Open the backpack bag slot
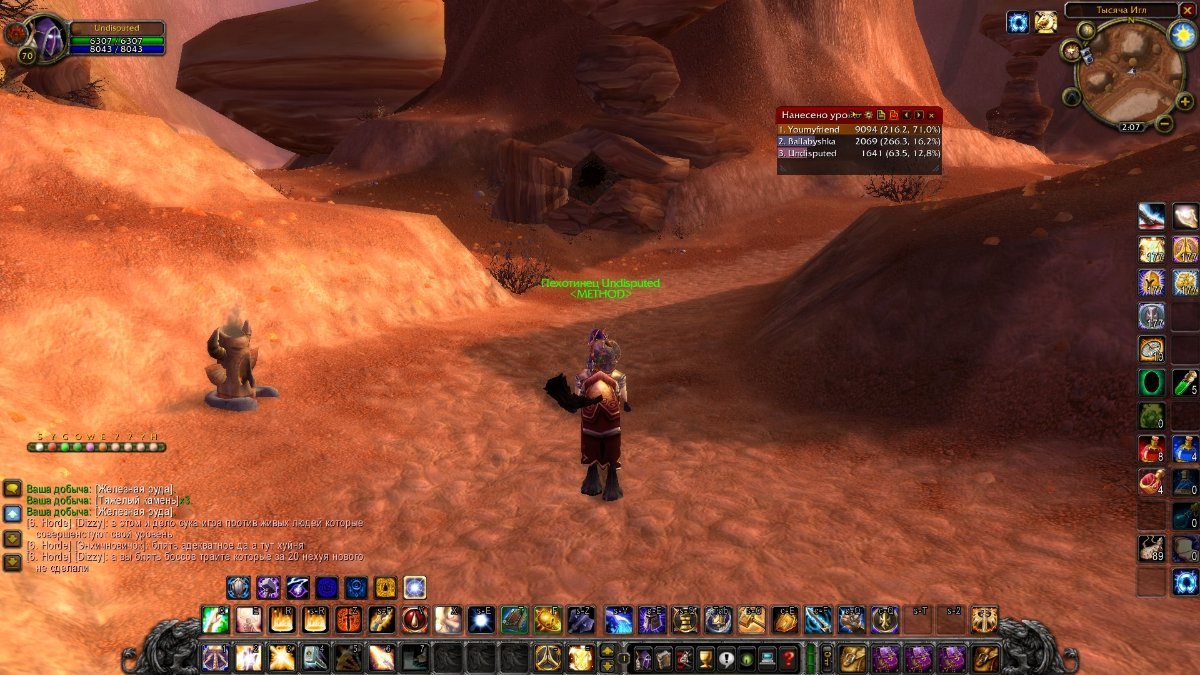This screenshot has width=1200, height=675. (x=985, y=658)
